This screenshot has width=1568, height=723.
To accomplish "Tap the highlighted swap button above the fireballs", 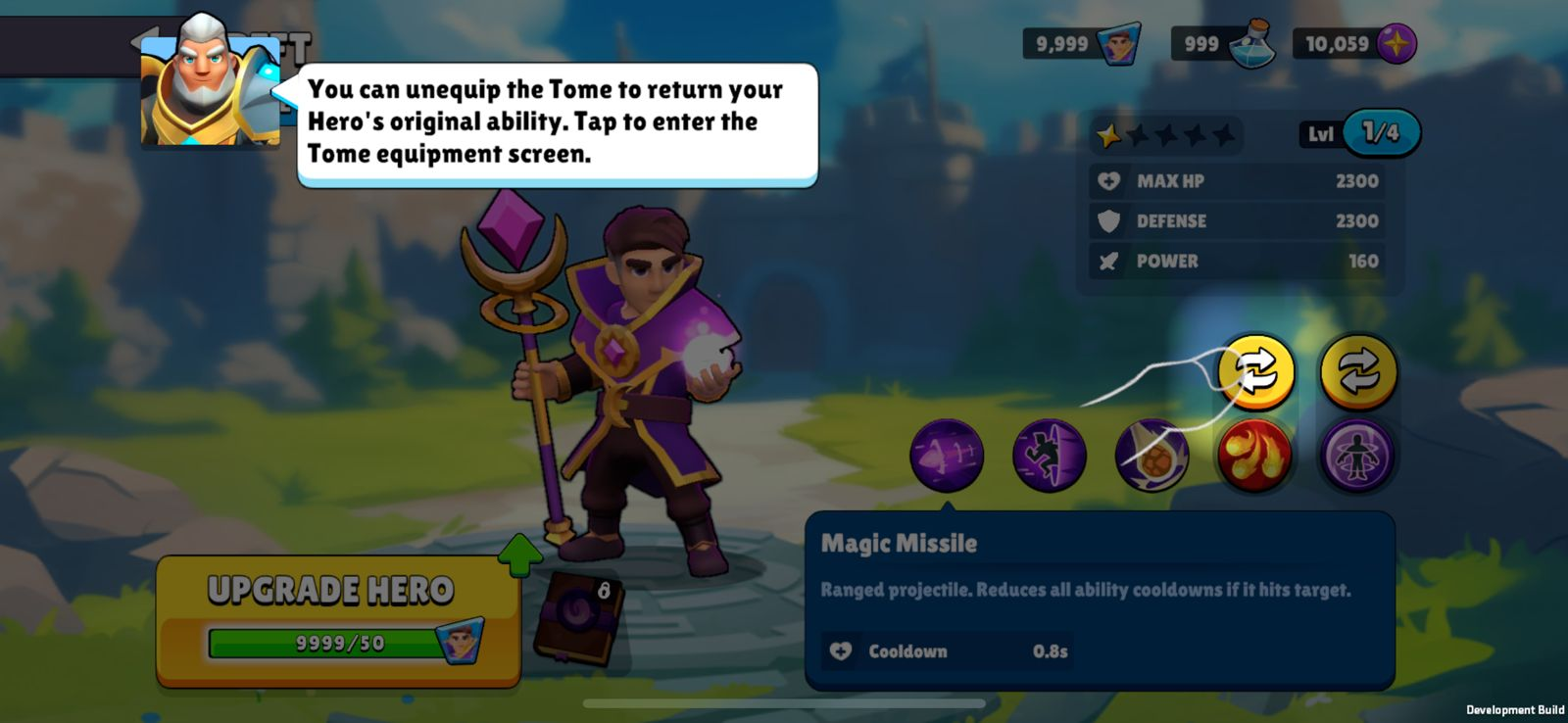I will coord(1255,371).
